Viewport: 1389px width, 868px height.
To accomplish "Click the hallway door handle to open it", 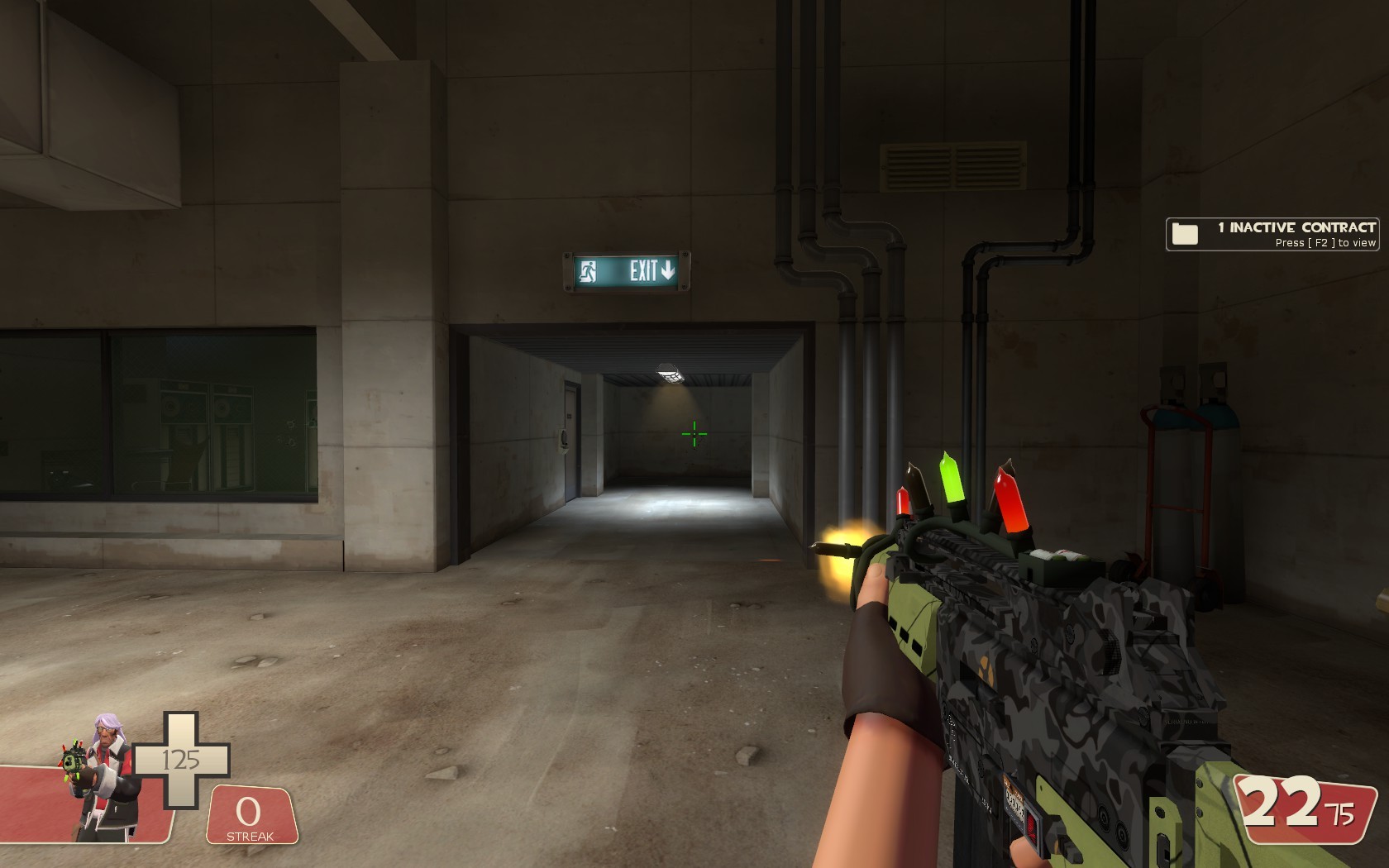I will point(564,436).
